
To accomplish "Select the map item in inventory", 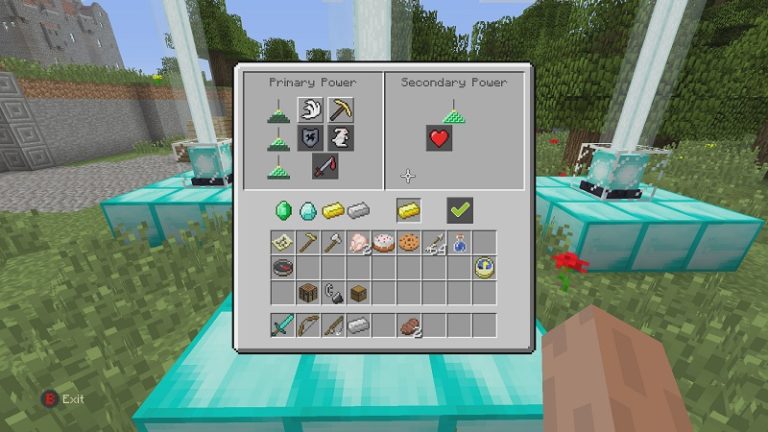I will click(282, 242).
